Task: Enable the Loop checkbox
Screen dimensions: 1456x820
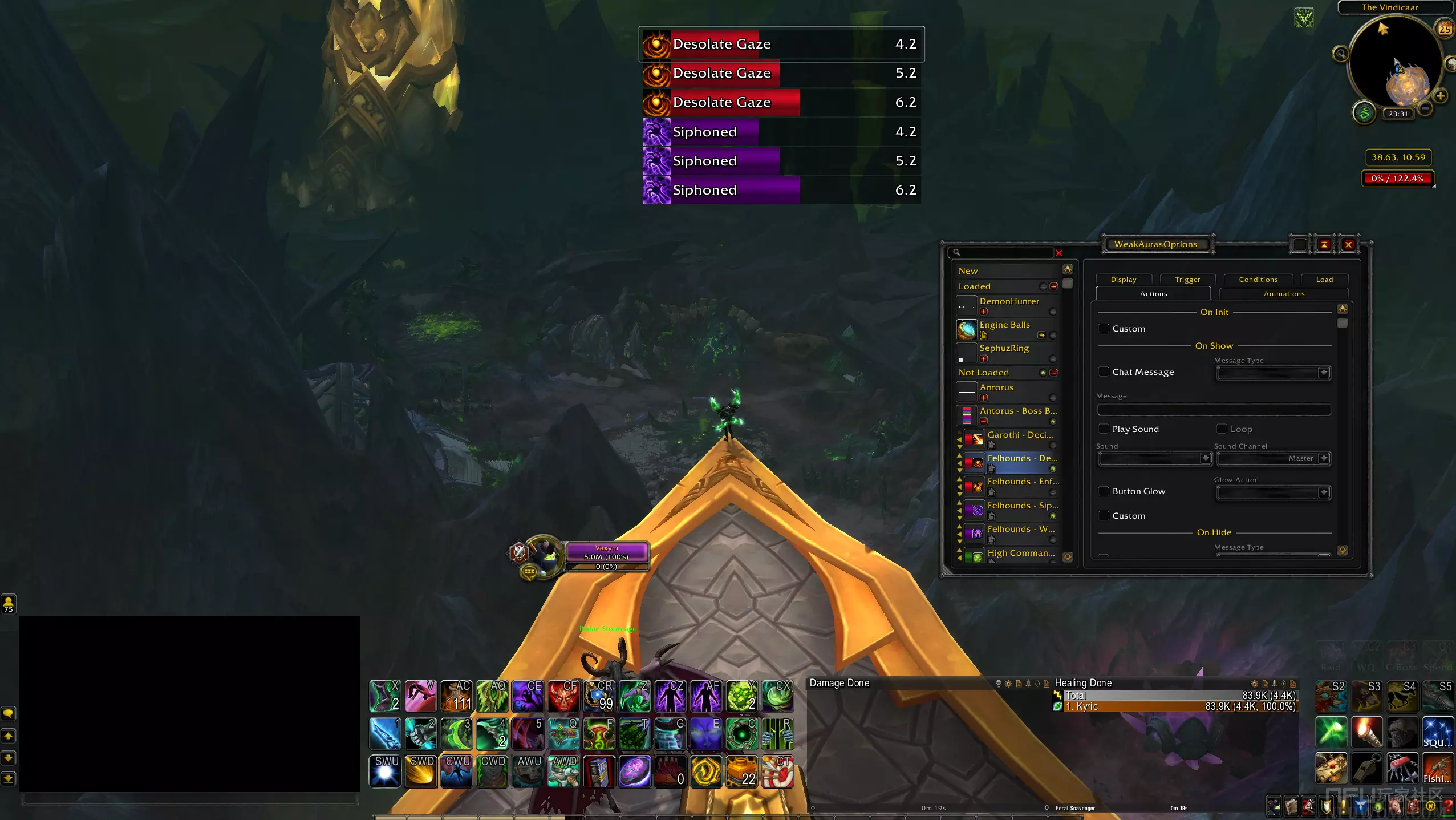Action: click(1222, 429)
